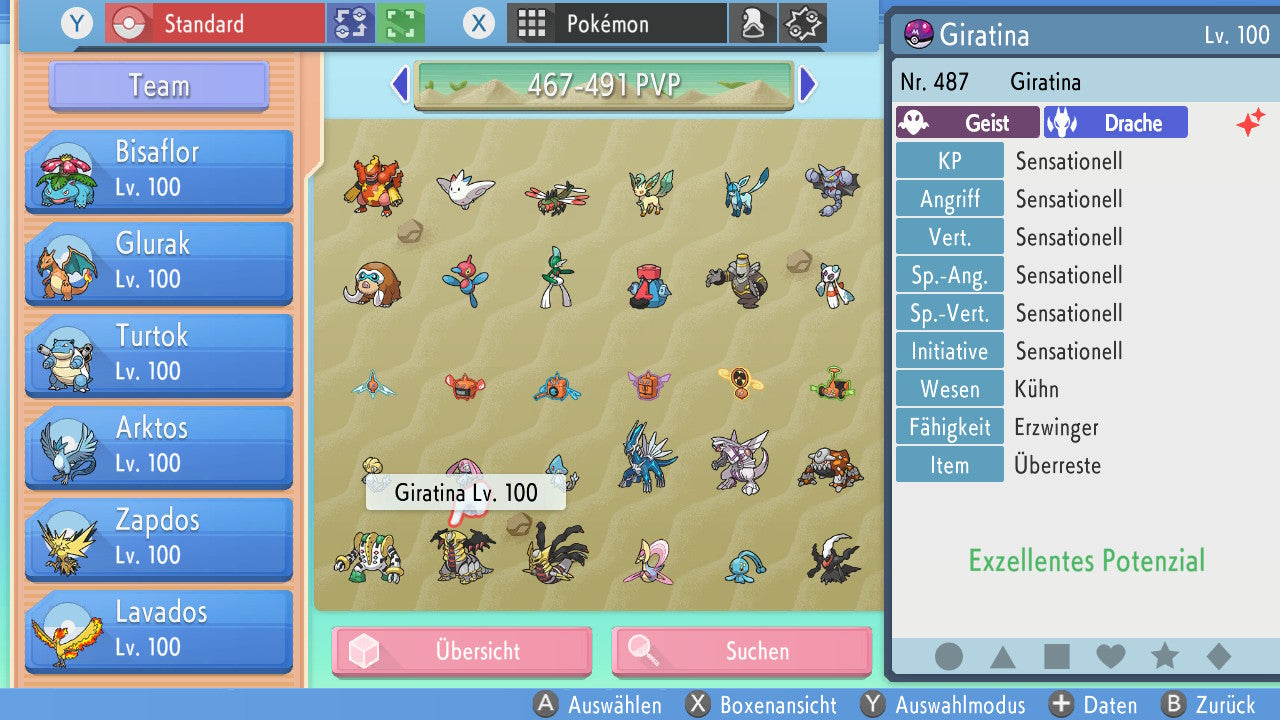The image size is (1280, 720).
Task: Go to the previous box with the left arrow
Action: pos(399,85)
